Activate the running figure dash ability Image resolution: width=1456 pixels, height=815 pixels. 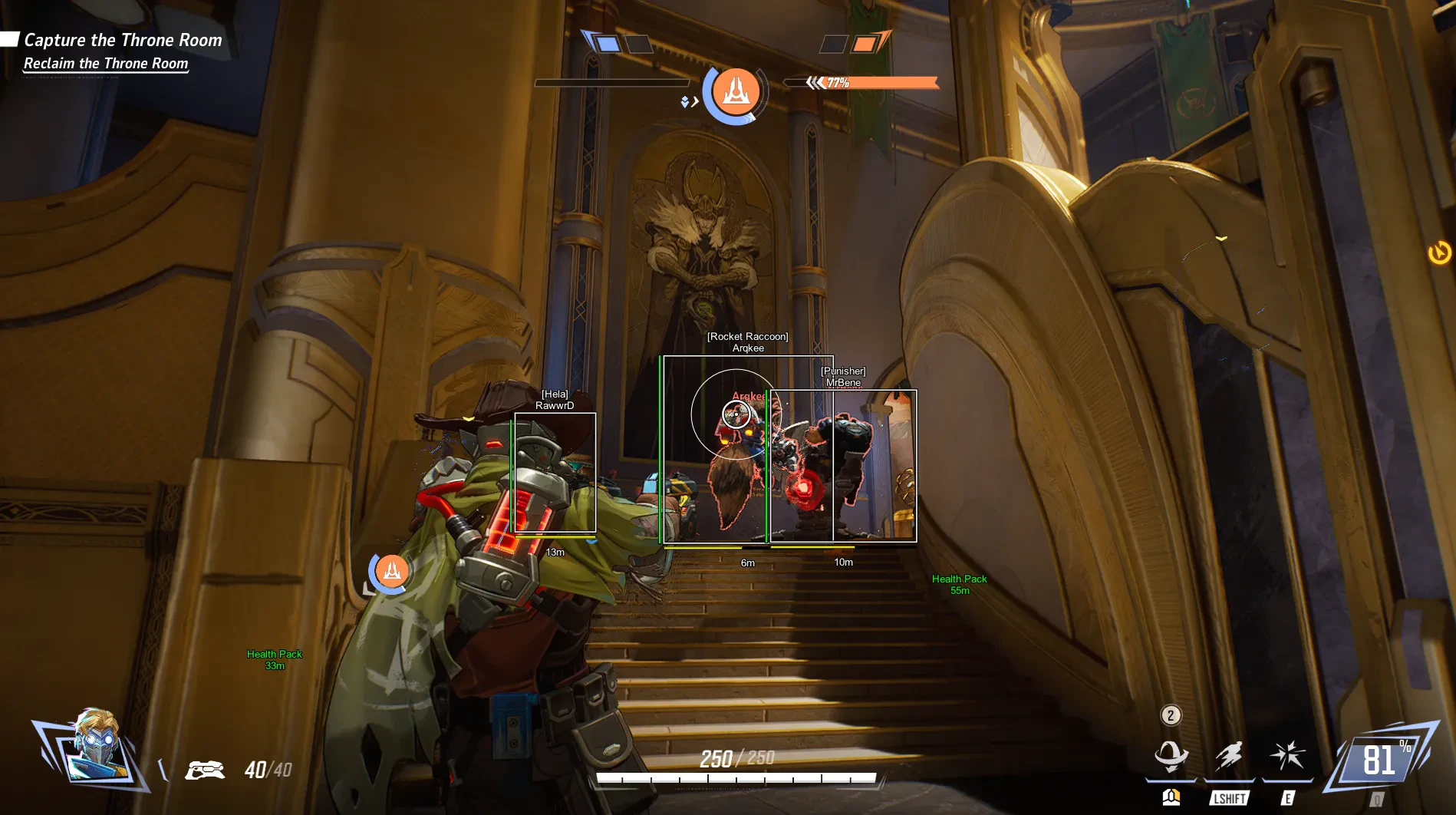1229,756
